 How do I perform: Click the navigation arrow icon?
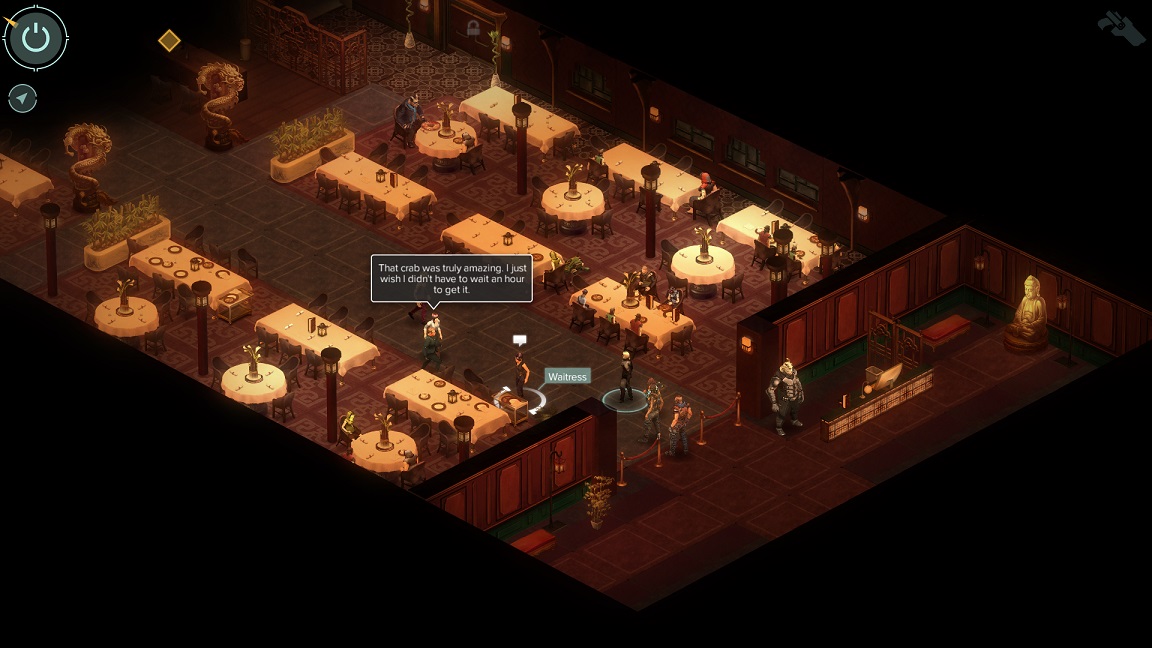pyautogui.click(x=22, y=98)
